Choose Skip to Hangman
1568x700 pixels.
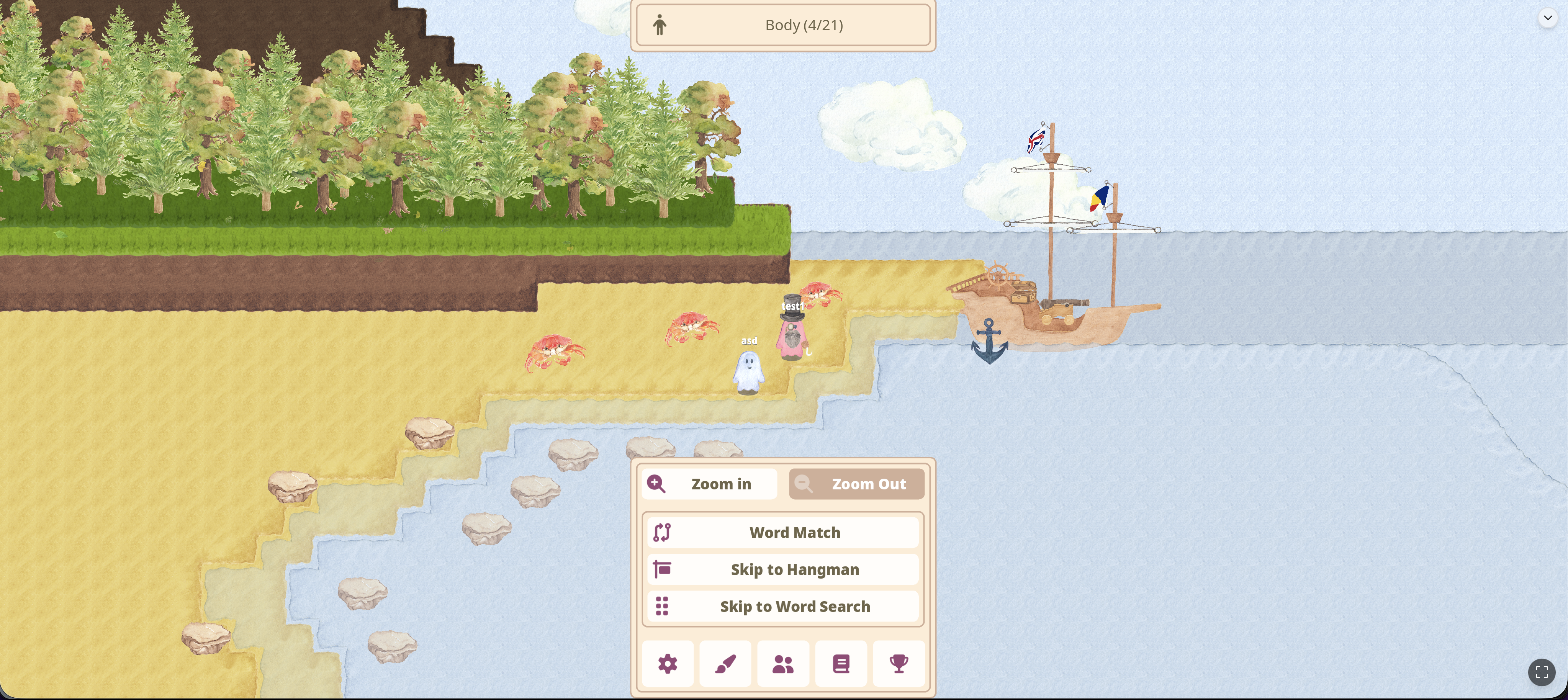pos(783,570)
